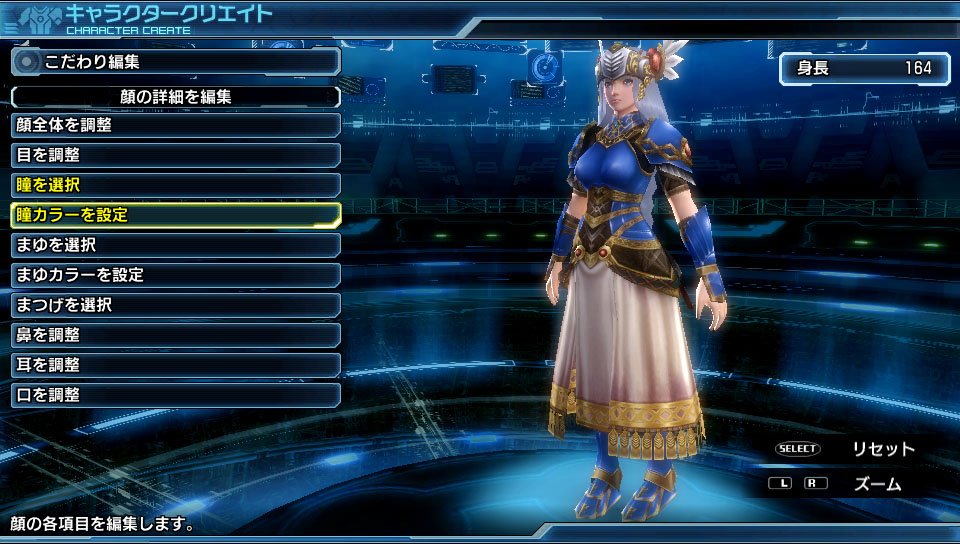Image resolution: width=960 pixels, height=544 pixels.
Task: Select 口を調整 mouth adjustment
Action: tap(175, 395)
